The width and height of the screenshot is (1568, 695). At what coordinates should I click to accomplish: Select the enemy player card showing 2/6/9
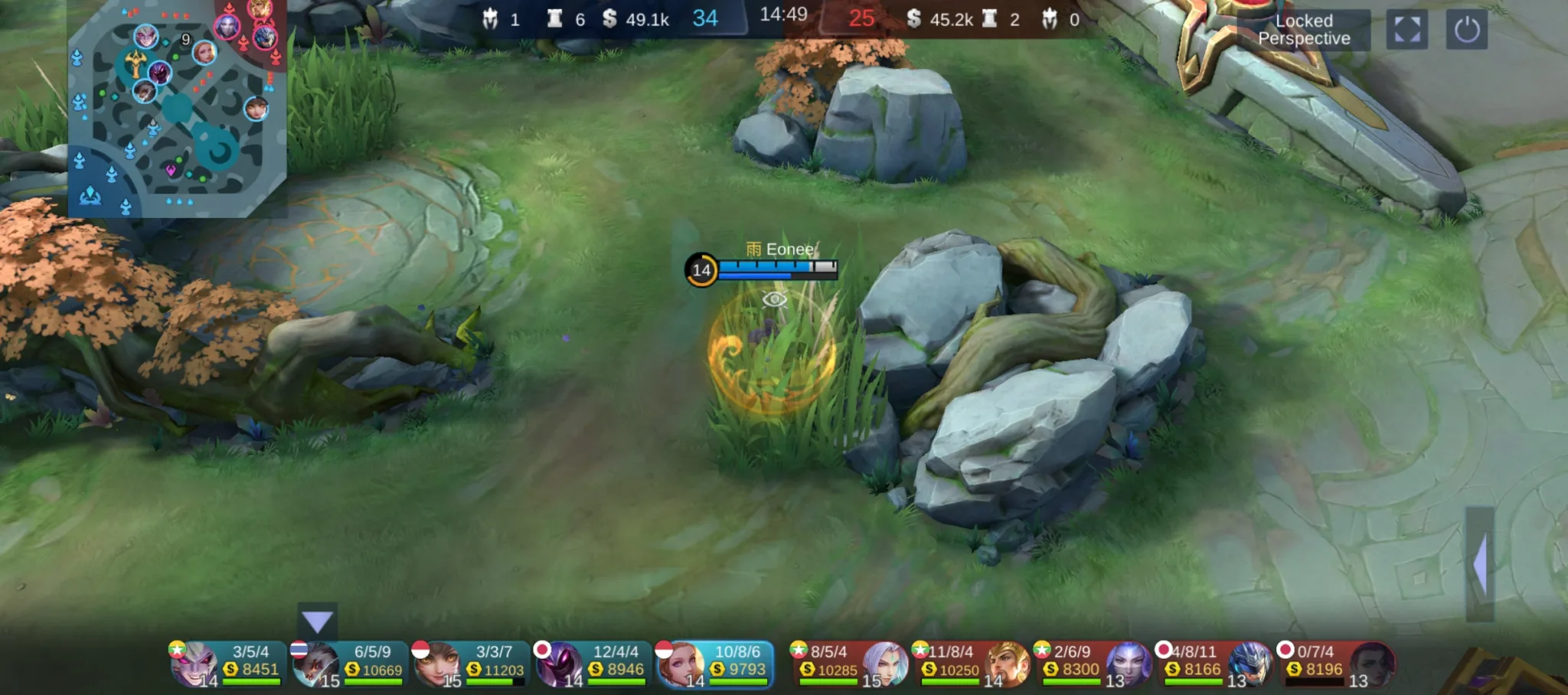point(1092,664)
